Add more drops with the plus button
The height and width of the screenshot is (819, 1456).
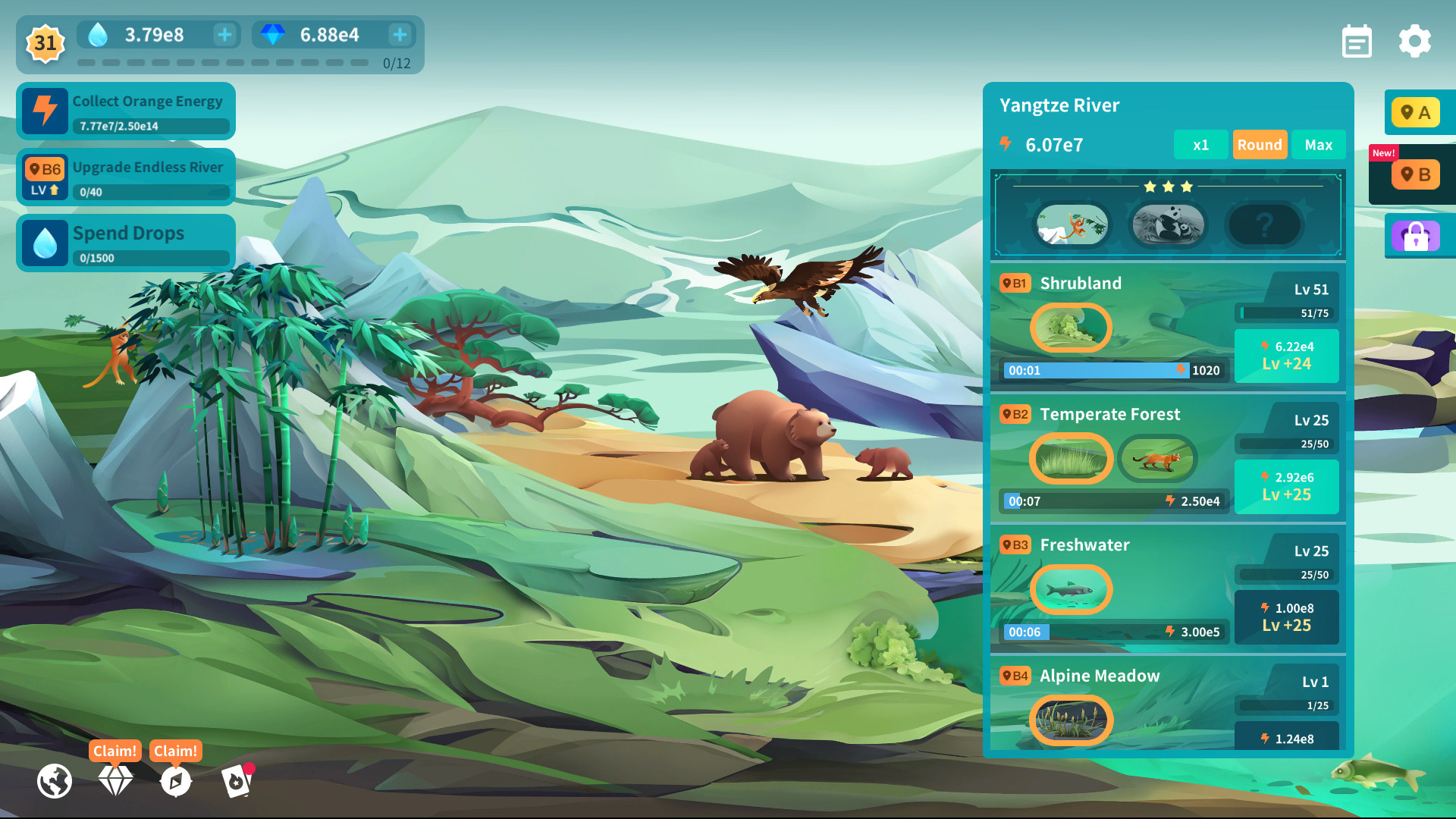coord(224,34)
